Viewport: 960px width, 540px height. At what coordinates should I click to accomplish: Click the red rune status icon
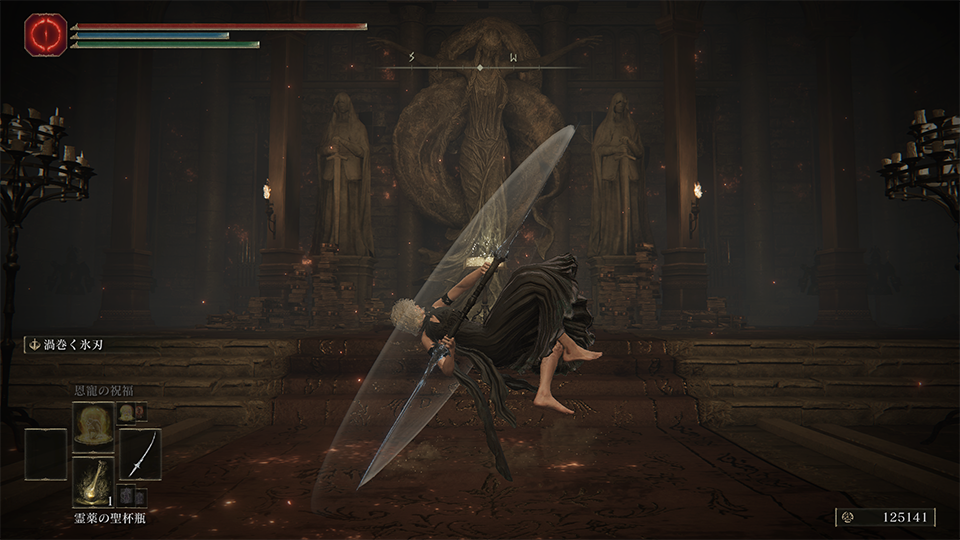[44, 34]
